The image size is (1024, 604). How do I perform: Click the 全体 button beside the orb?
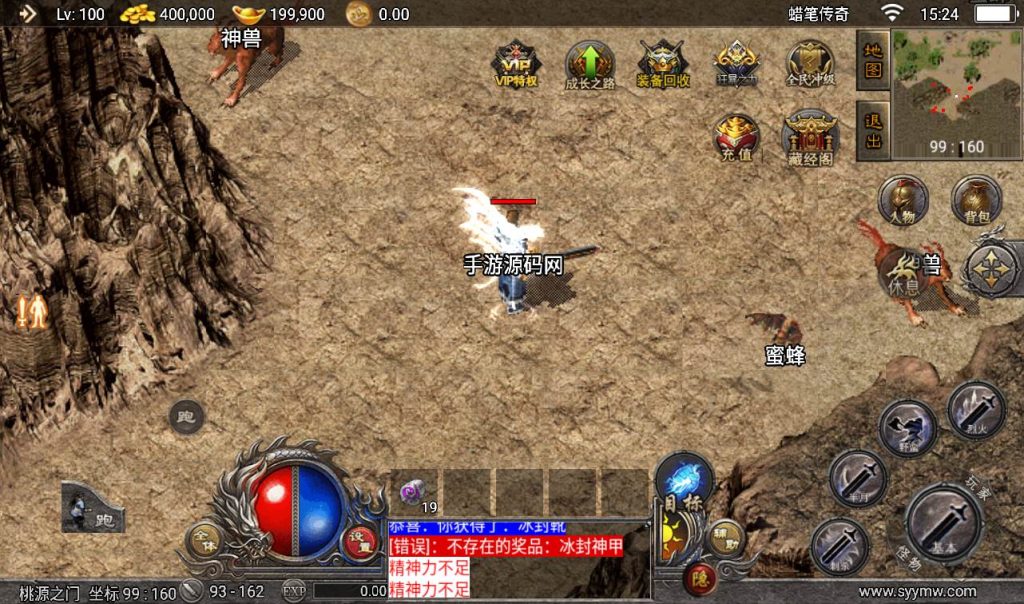point(204,540)
